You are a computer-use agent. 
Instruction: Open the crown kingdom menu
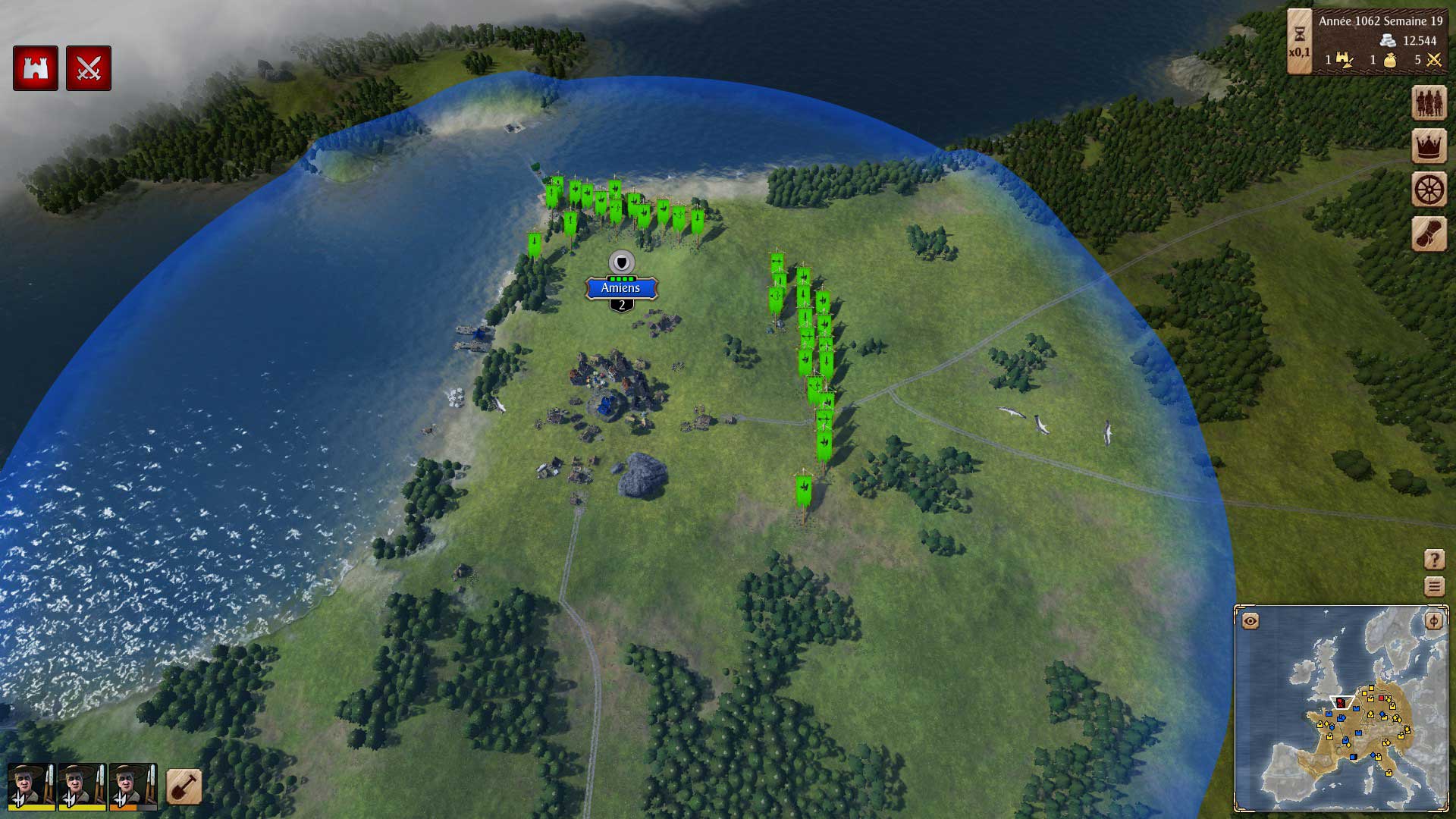point(1429,146)
